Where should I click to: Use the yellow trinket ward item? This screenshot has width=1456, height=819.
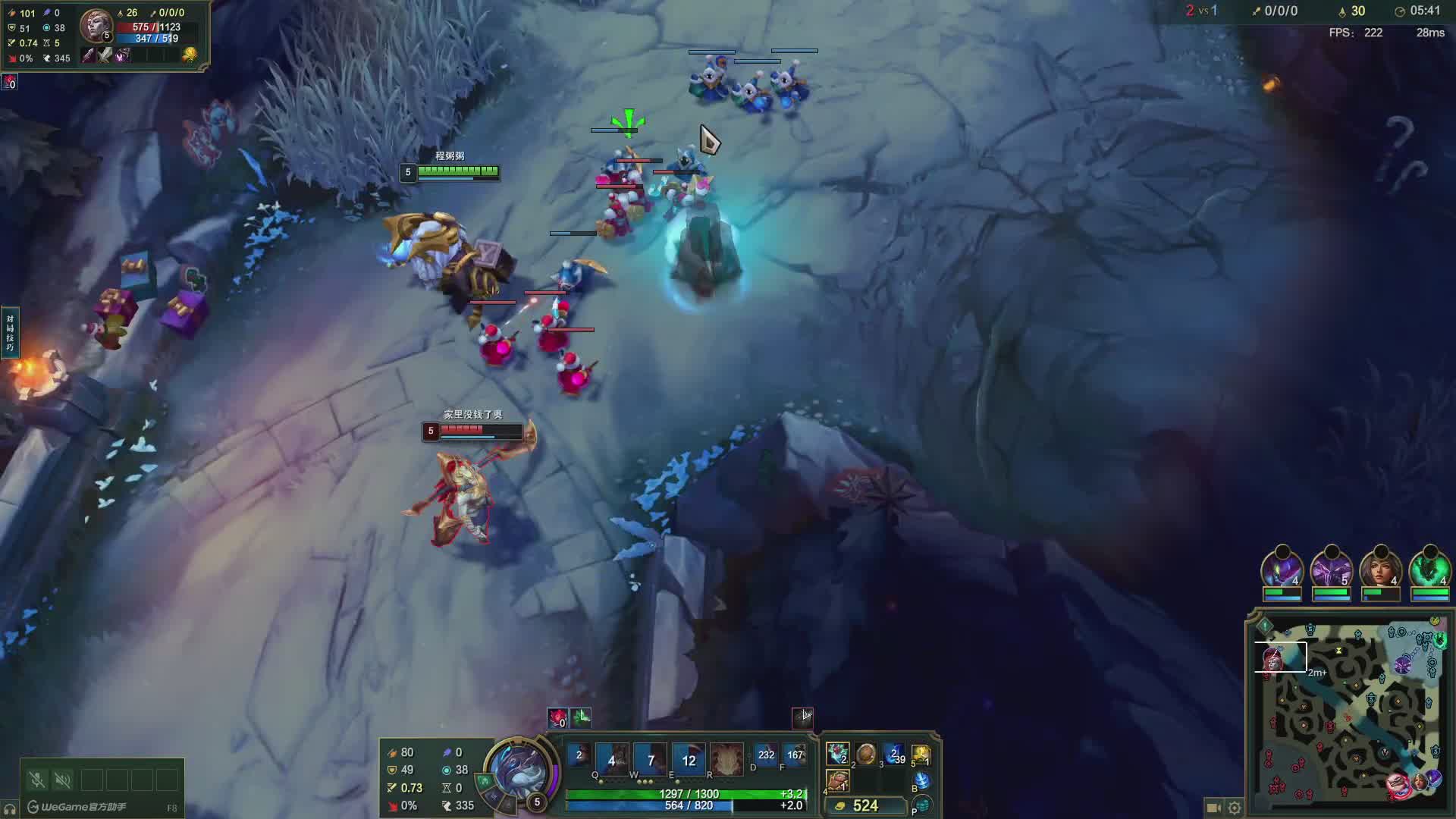921,755
